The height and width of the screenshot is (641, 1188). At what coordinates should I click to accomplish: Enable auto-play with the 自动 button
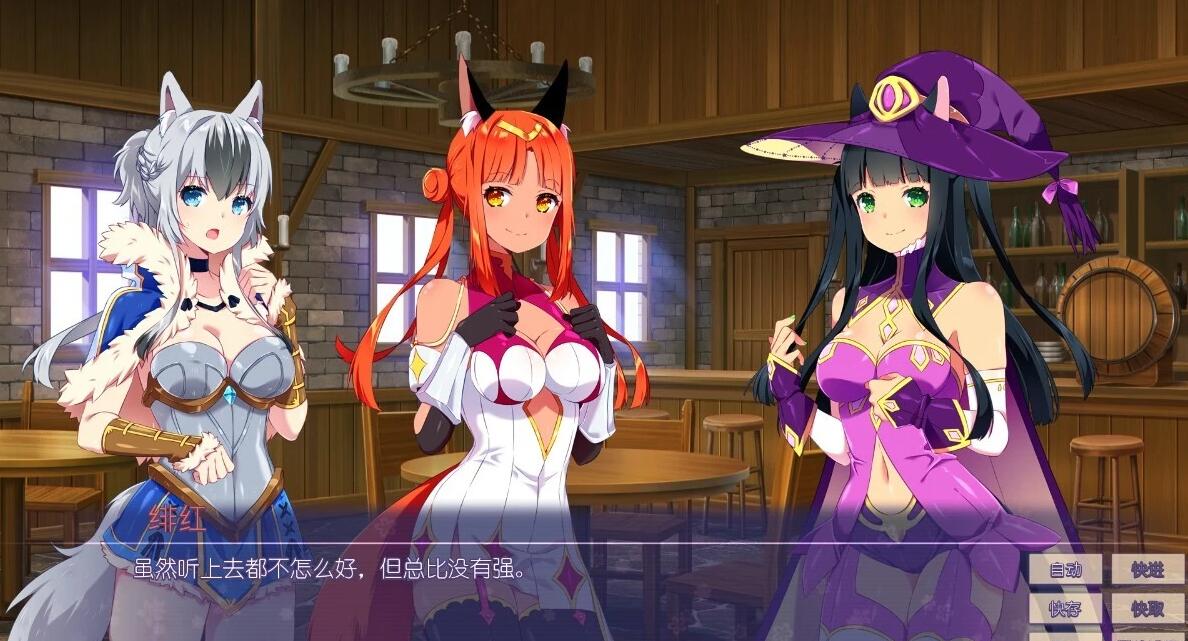pos(1065,570)
